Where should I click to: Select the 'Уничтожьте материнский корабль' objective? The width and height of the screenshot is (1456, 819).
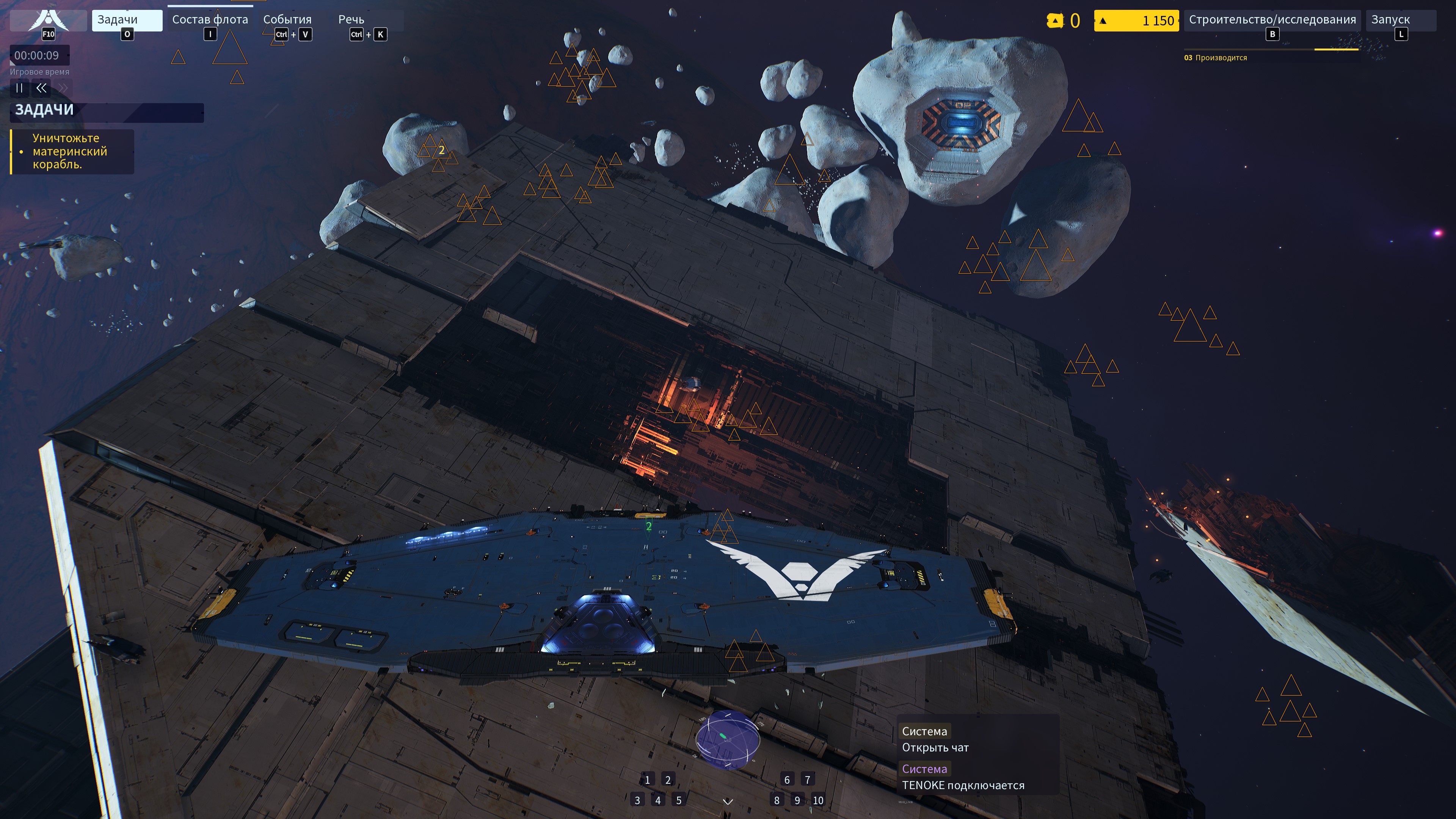[x=69, y=152]
